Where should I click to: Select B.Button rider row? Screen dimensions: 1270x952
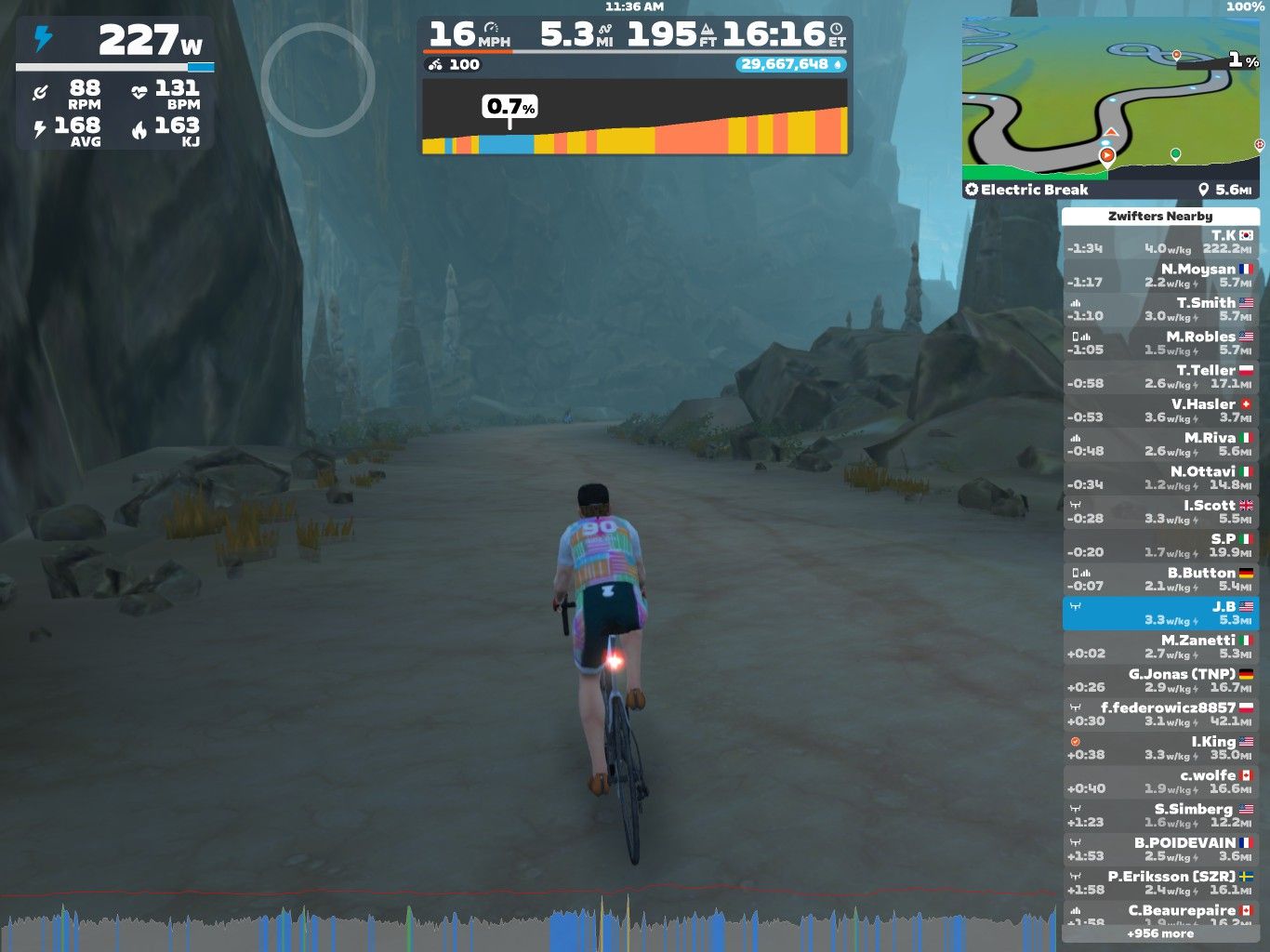click(1160, 579)
